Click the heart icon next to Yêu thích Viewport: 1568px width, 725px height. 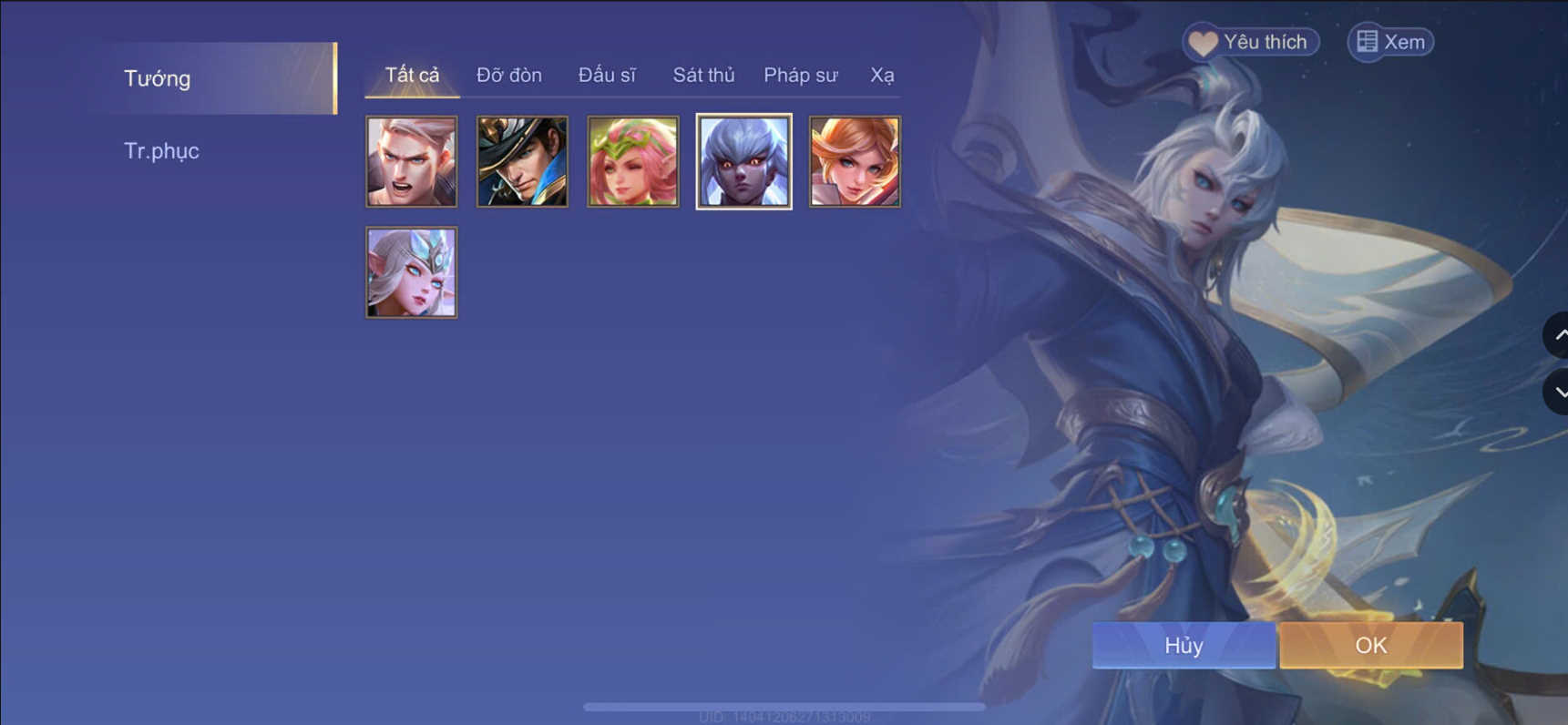1204,42
